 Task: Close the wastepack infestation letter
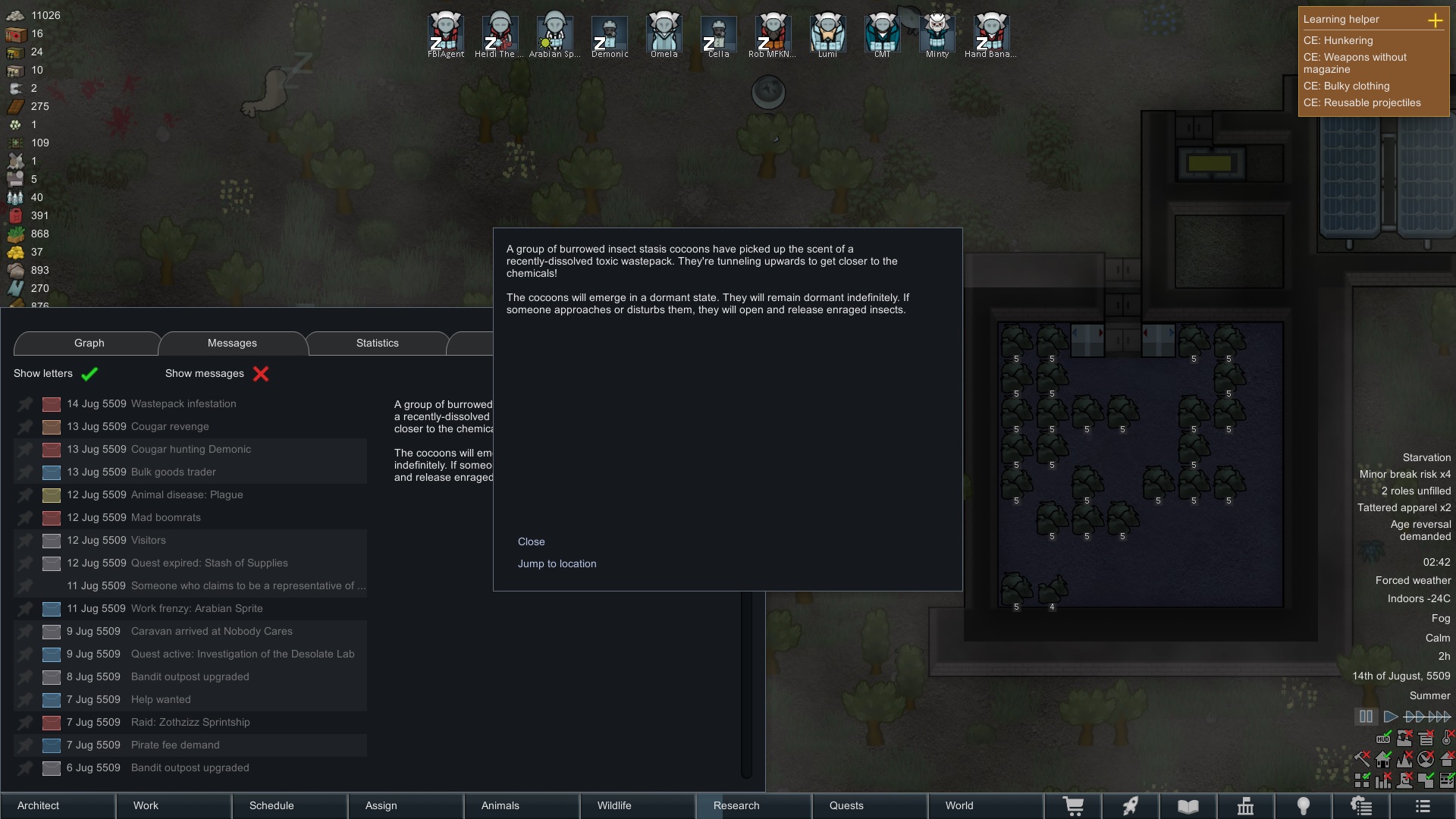(x=531, y=541)
